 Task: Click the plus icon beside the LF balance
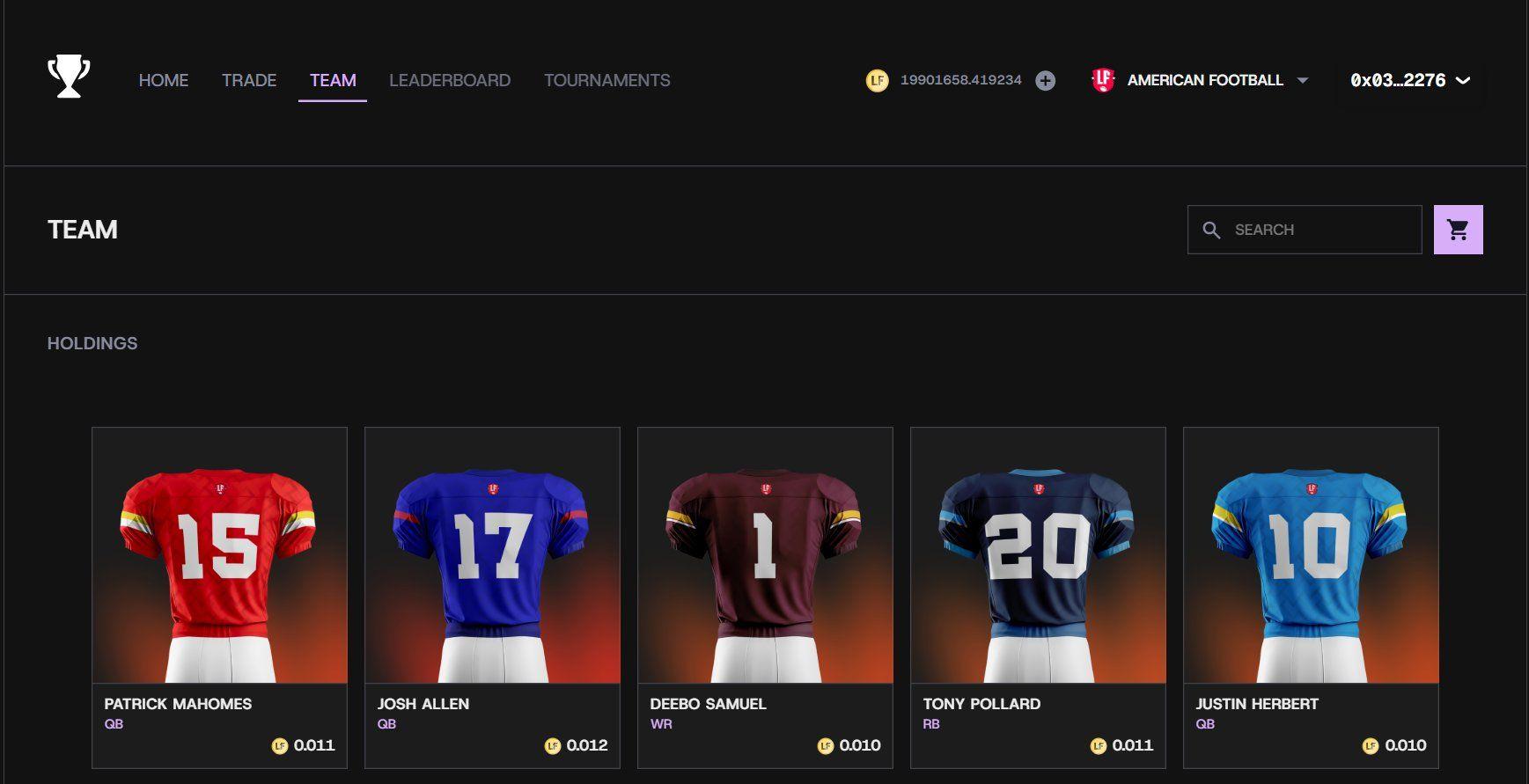click(x=1046, y=80)
